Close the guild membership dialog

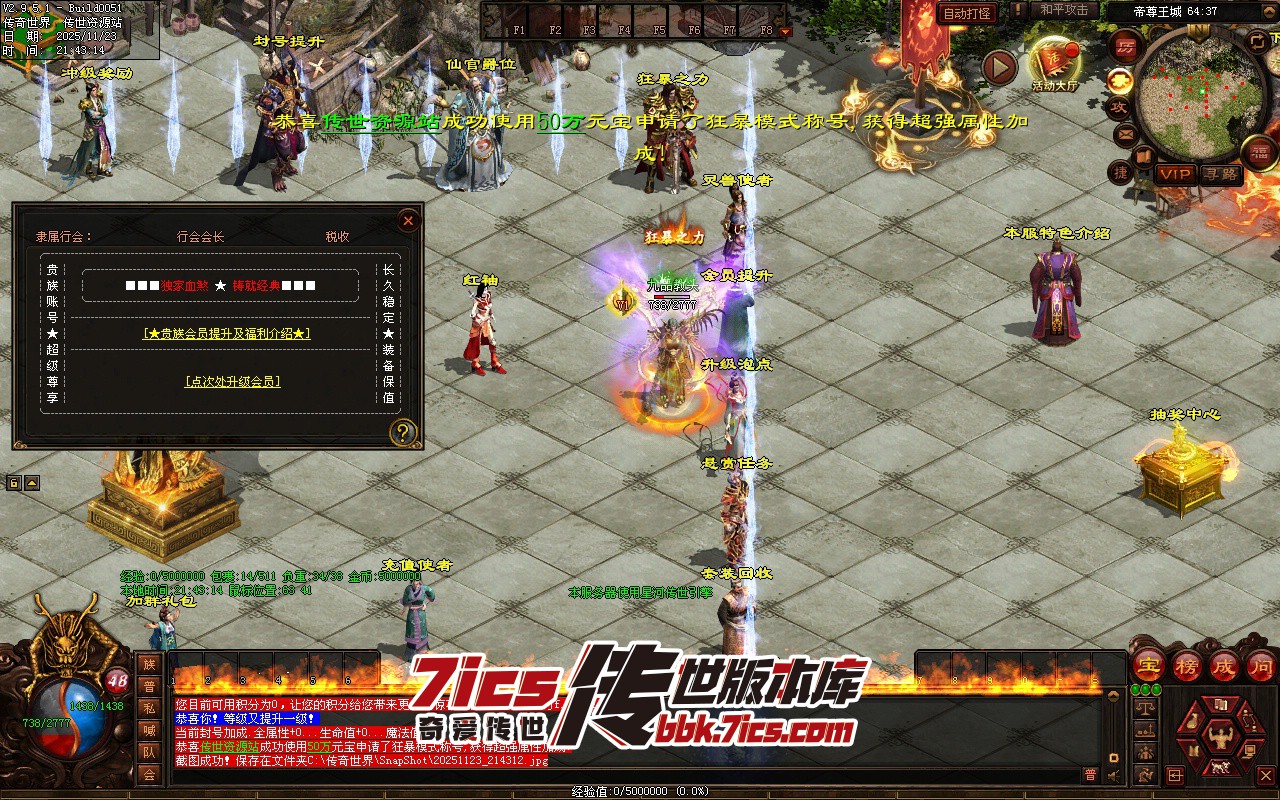[407, 221]
